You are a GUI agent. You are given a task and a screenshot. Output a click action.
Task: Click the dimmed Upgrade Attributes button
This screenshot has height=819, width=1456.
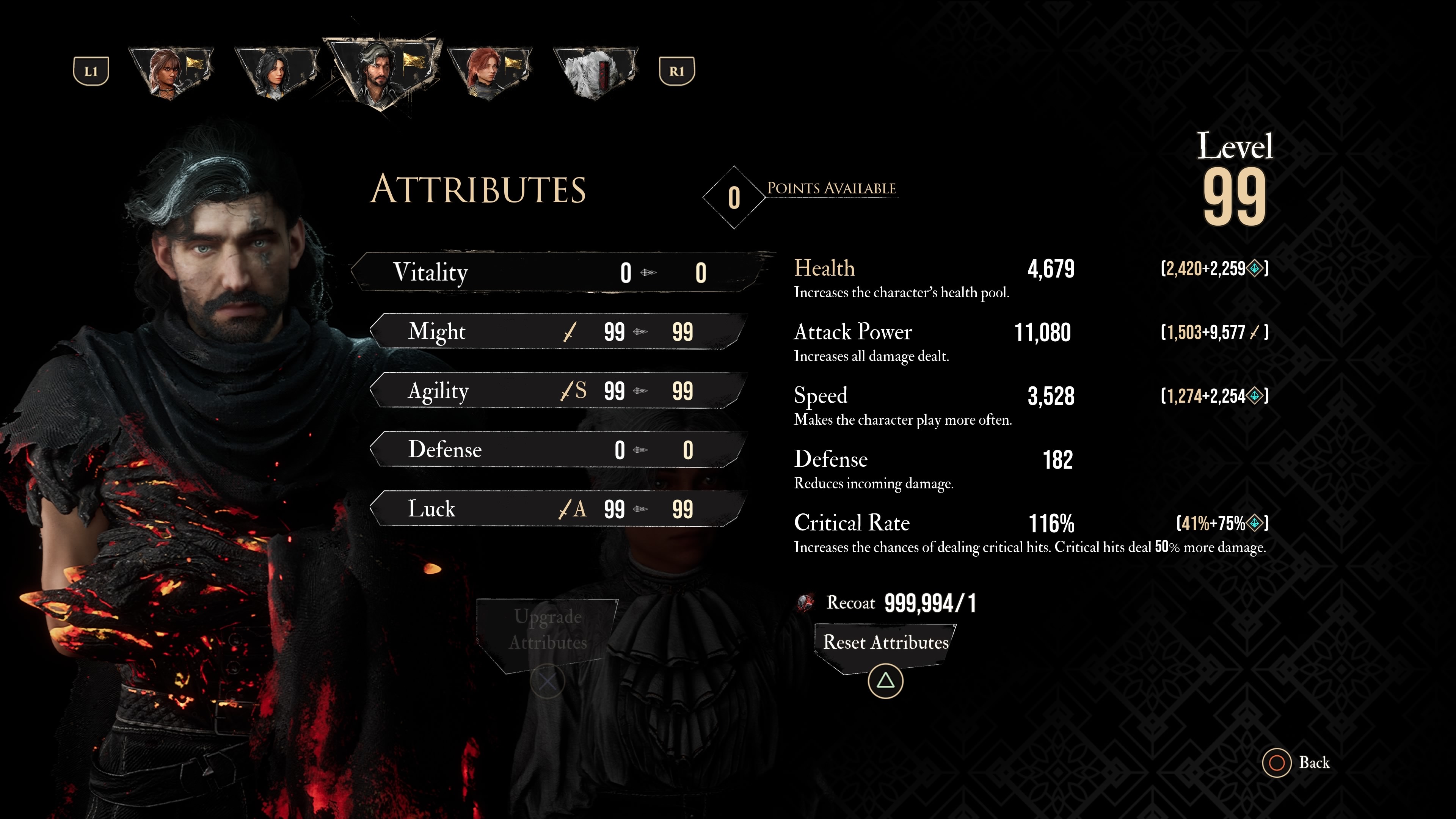547,630
